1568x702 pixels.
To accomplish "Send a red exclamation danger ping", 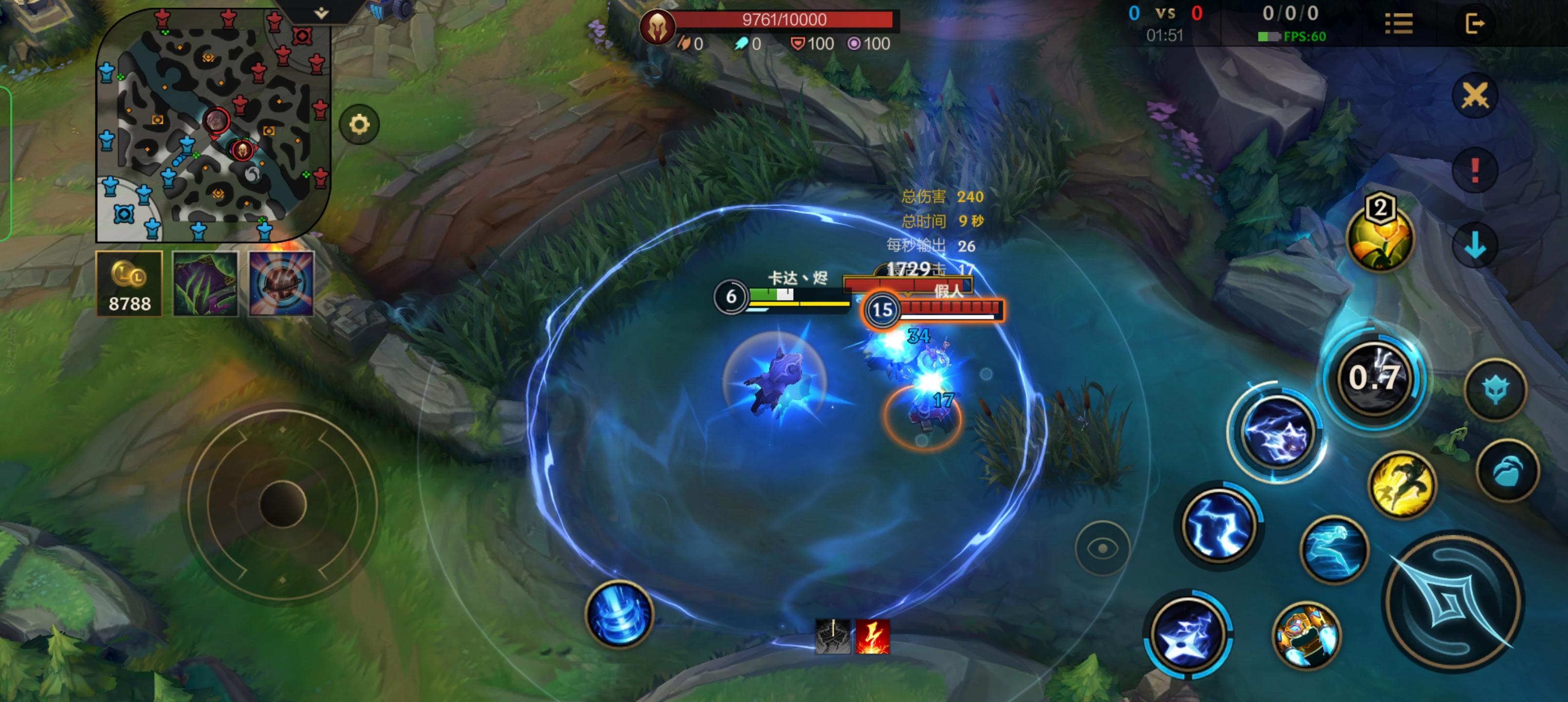I will 1474,170.
